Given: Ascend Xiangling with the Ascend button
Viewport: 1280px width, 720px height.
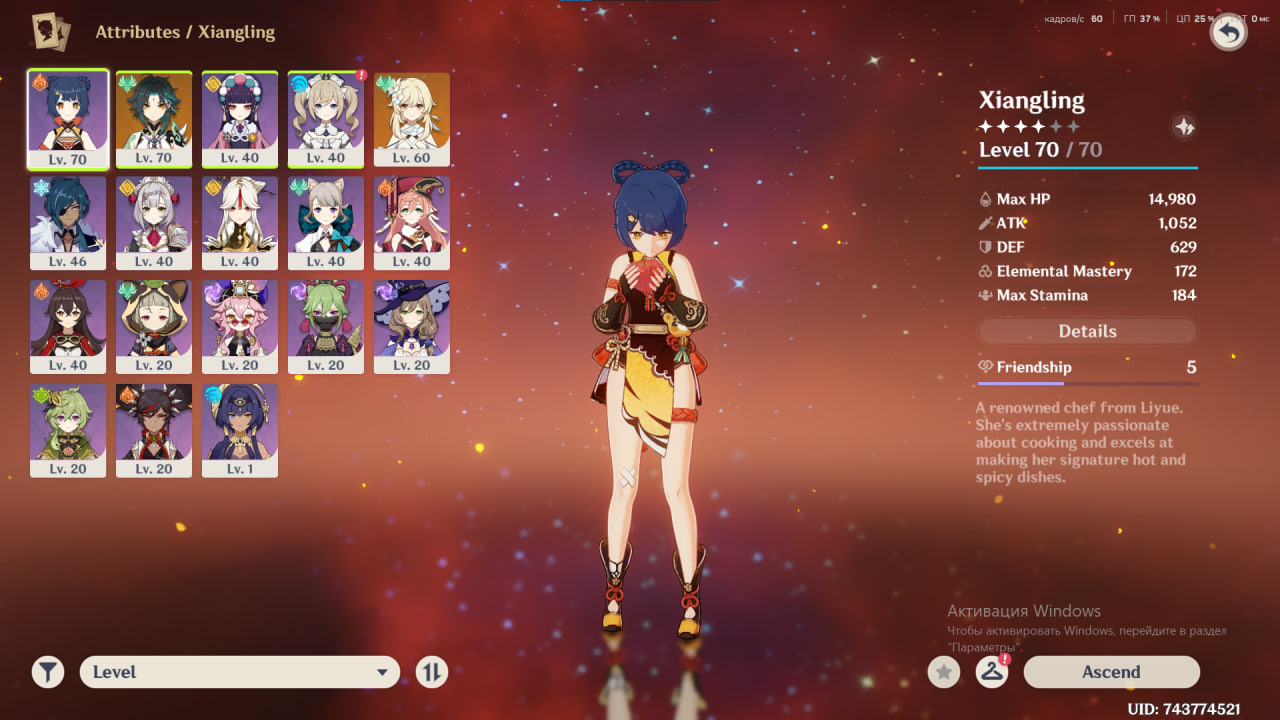Looking at the screenshot, I should click(1111, 672).
